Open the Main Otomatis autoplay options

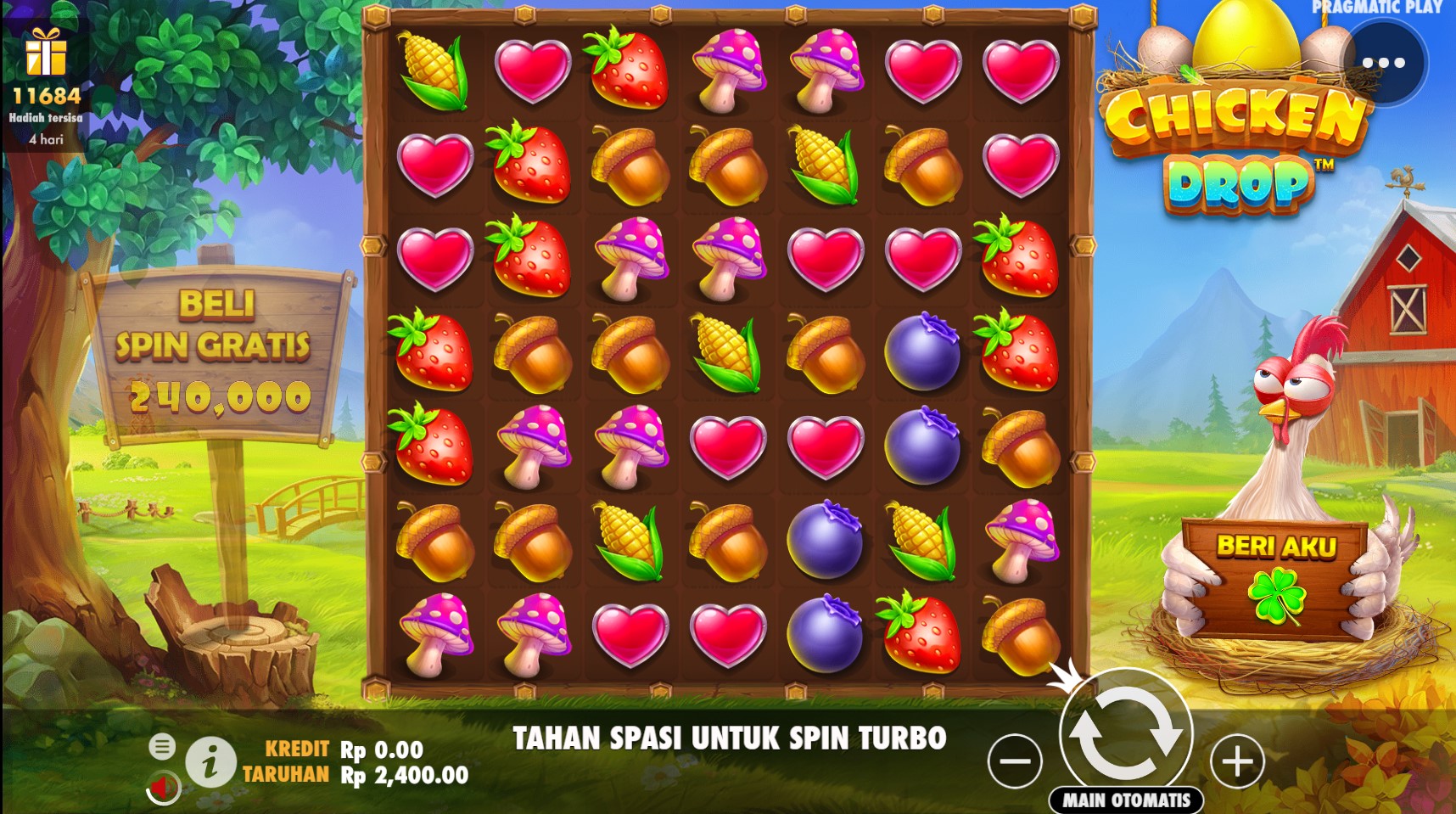click(1127, 800)
